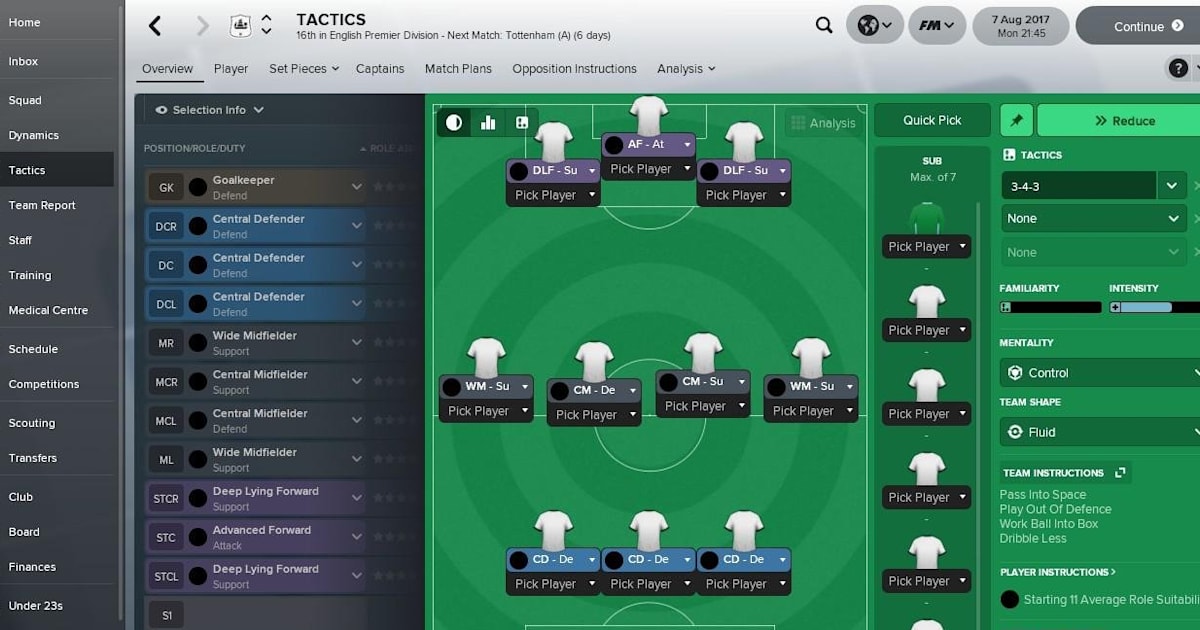Open the Transfers section

pos(33,458)
